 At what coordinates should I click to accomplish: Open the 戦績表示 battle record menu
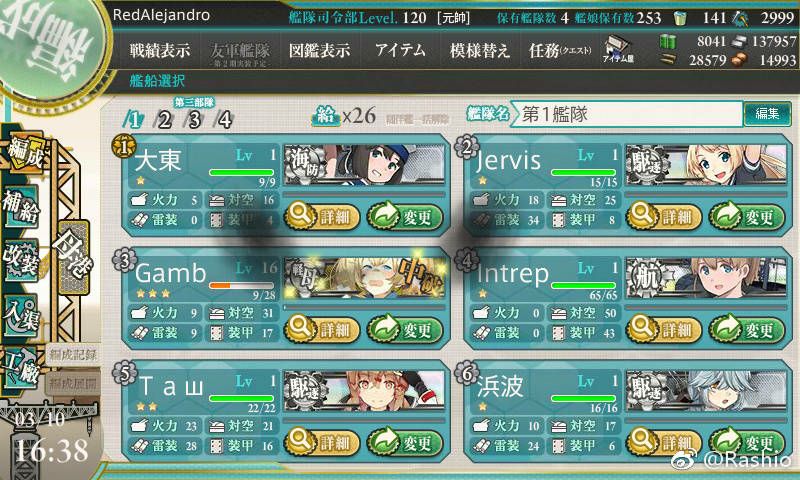click(x=160, y=50)
